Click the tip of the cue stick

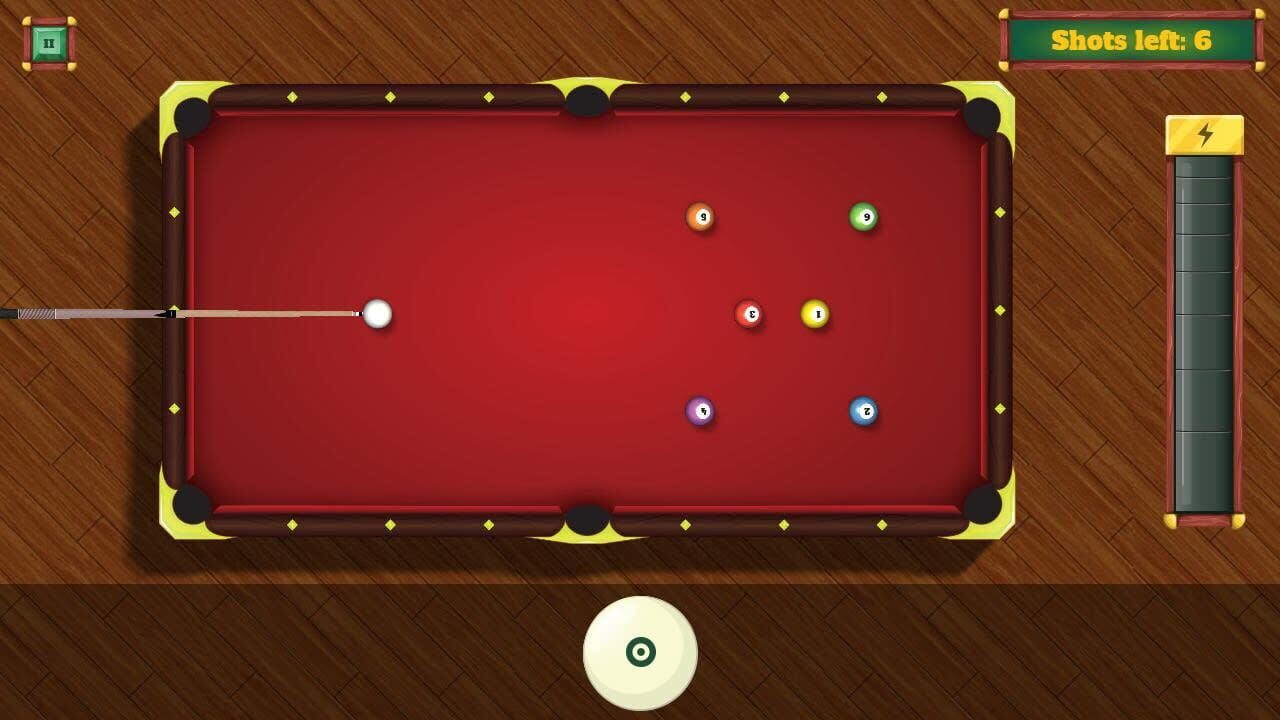pos(360,314)
